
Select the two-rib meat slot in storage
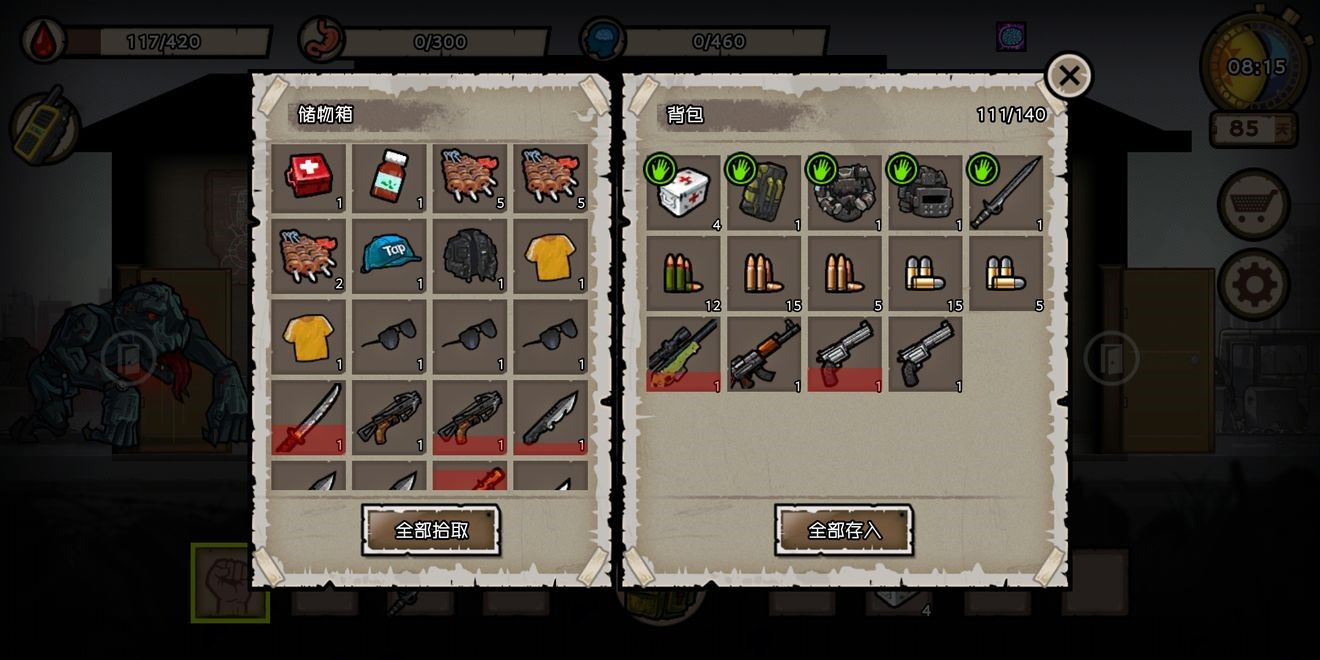point(309,258)
